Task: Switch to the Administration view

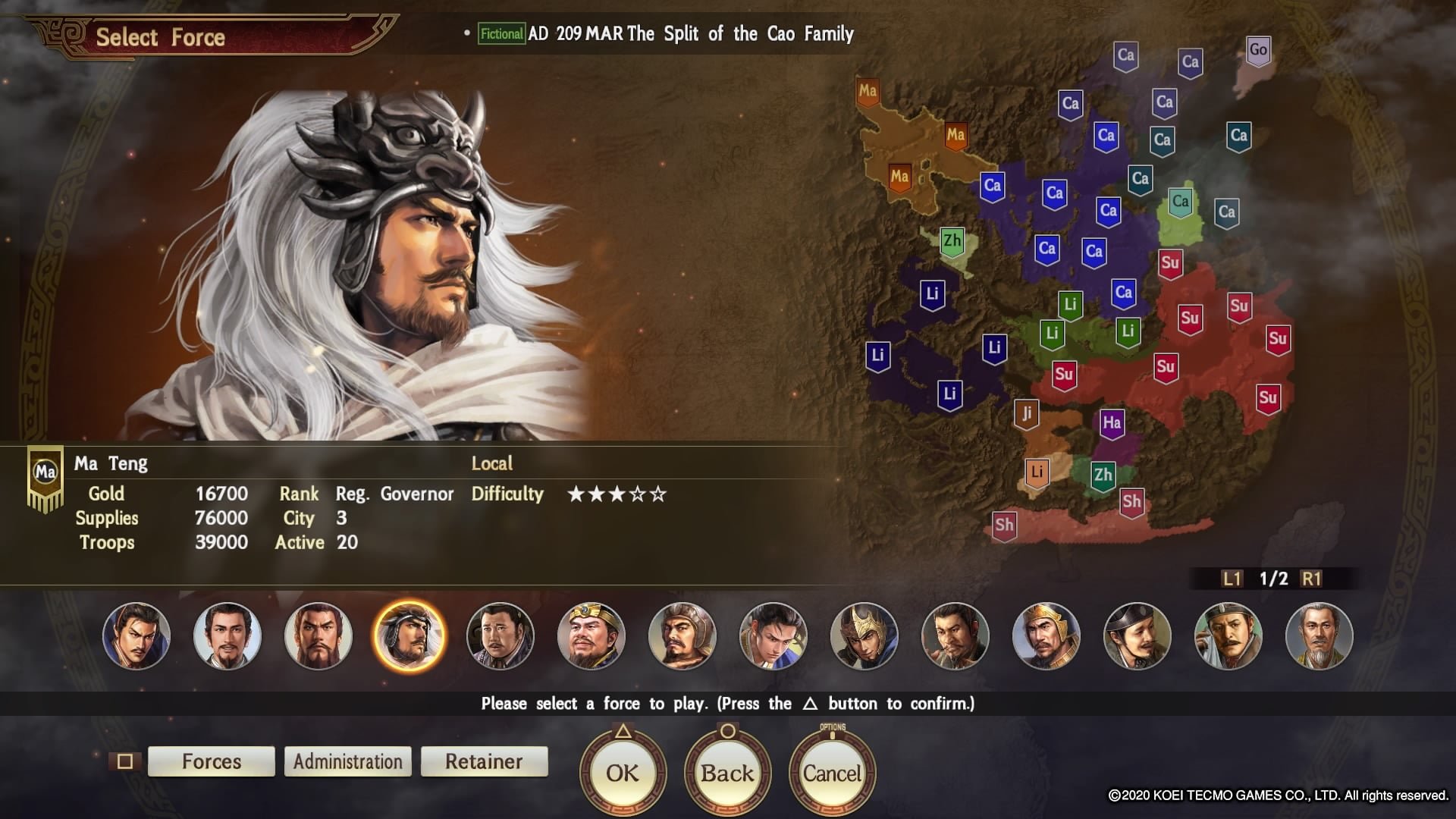Action: [348, 761]
